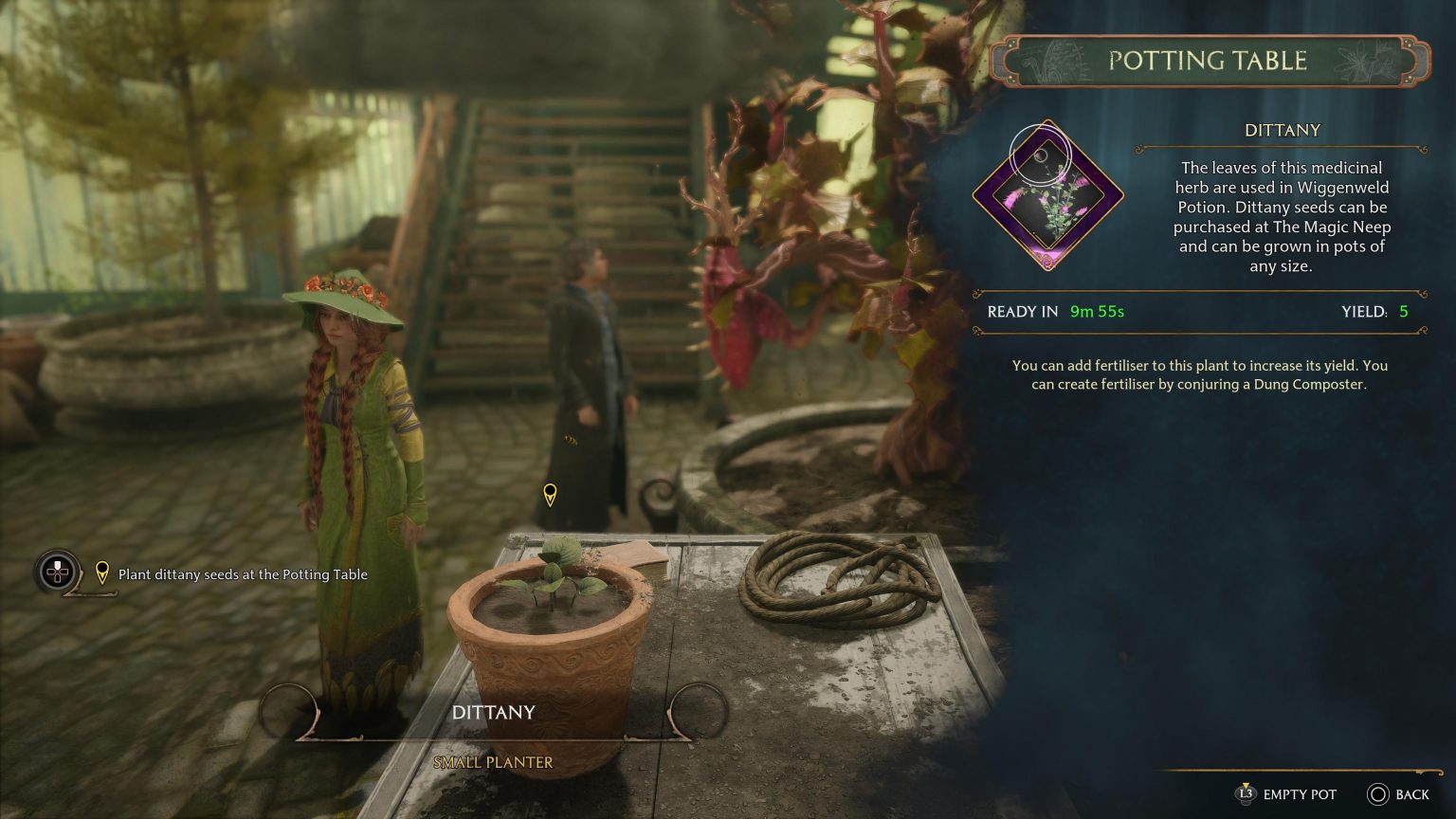Viewport: 1456px width, 819px height.
Task: Select the Dittany seed packet icon
Action: pos(1048,199)
